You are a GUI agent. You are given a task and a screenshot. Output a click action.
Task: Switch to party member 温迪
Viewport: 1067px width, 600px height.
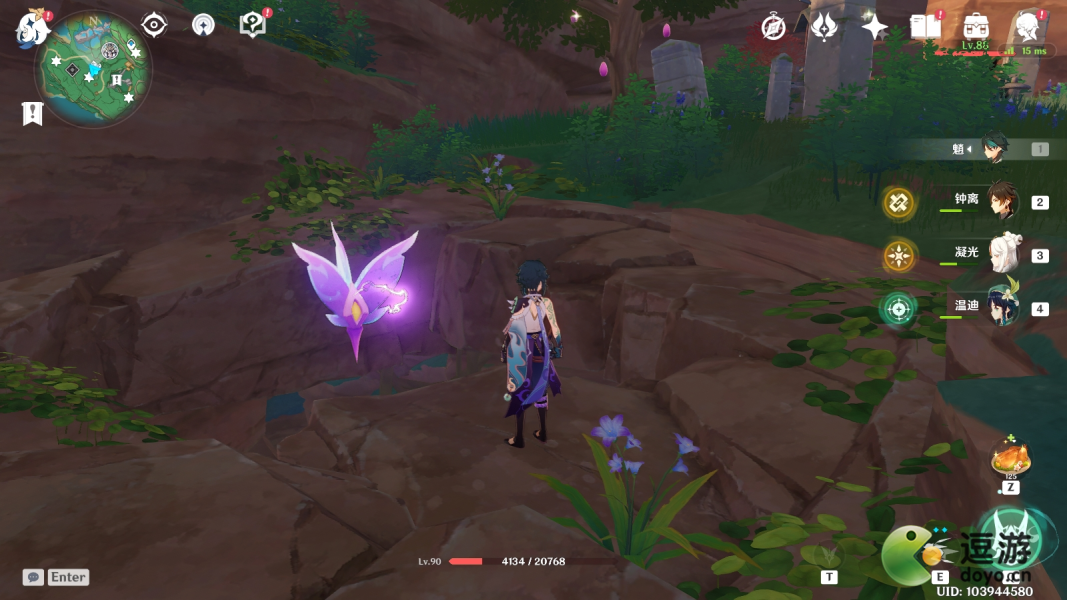(1001, 307)
